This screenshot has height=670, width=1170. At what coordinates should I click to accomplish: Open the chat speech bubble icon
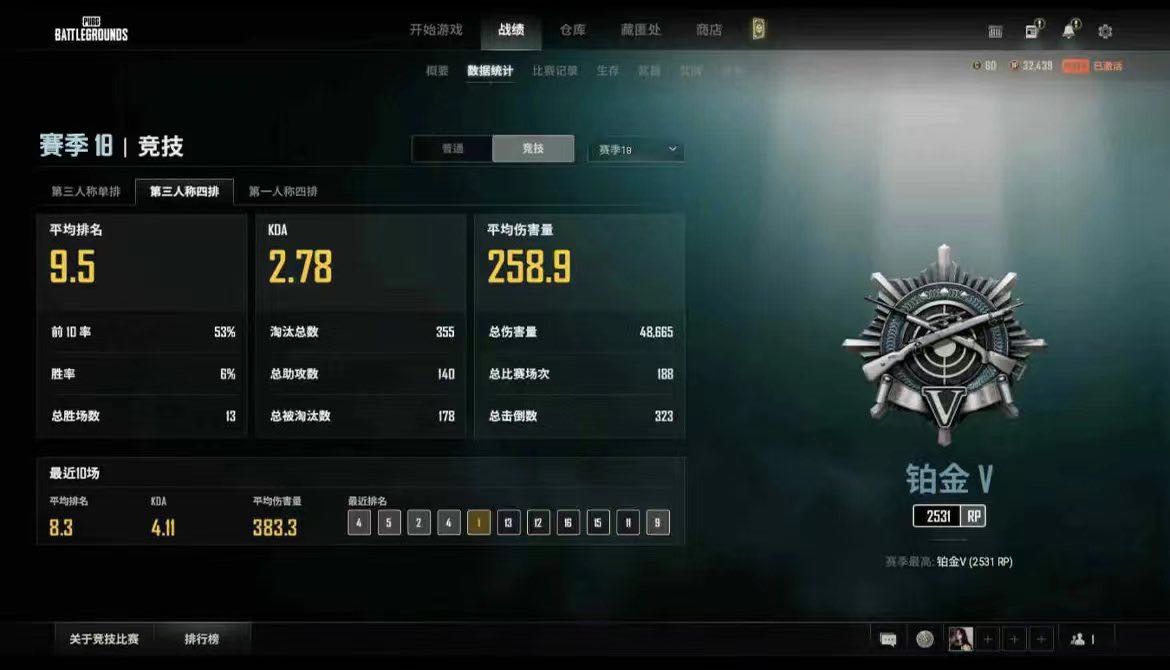888,639
